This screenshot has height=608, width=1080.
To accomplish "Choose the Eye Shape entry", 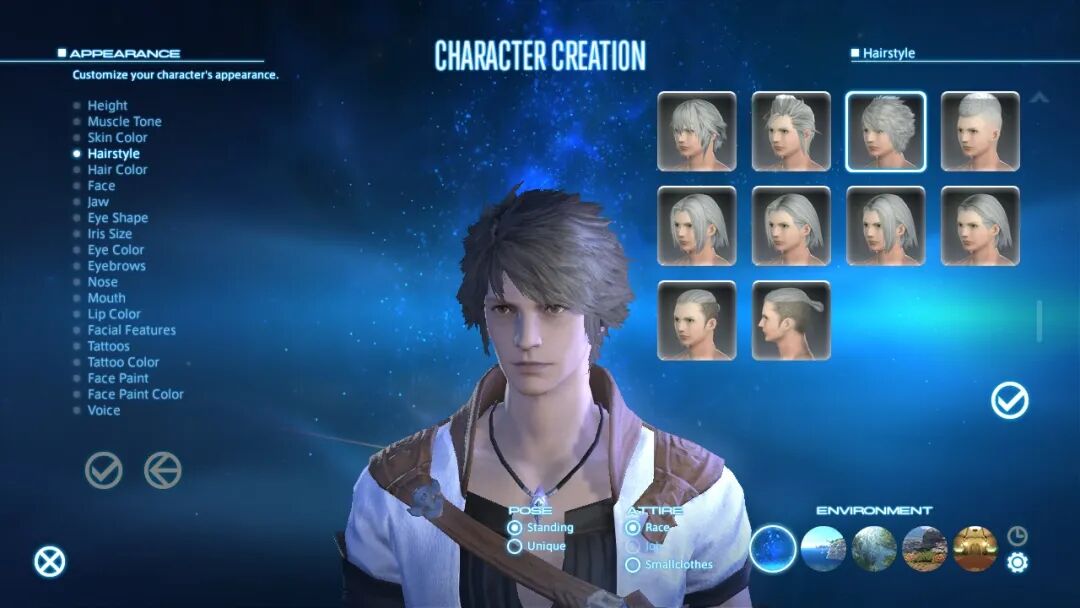I will point(117,218).
